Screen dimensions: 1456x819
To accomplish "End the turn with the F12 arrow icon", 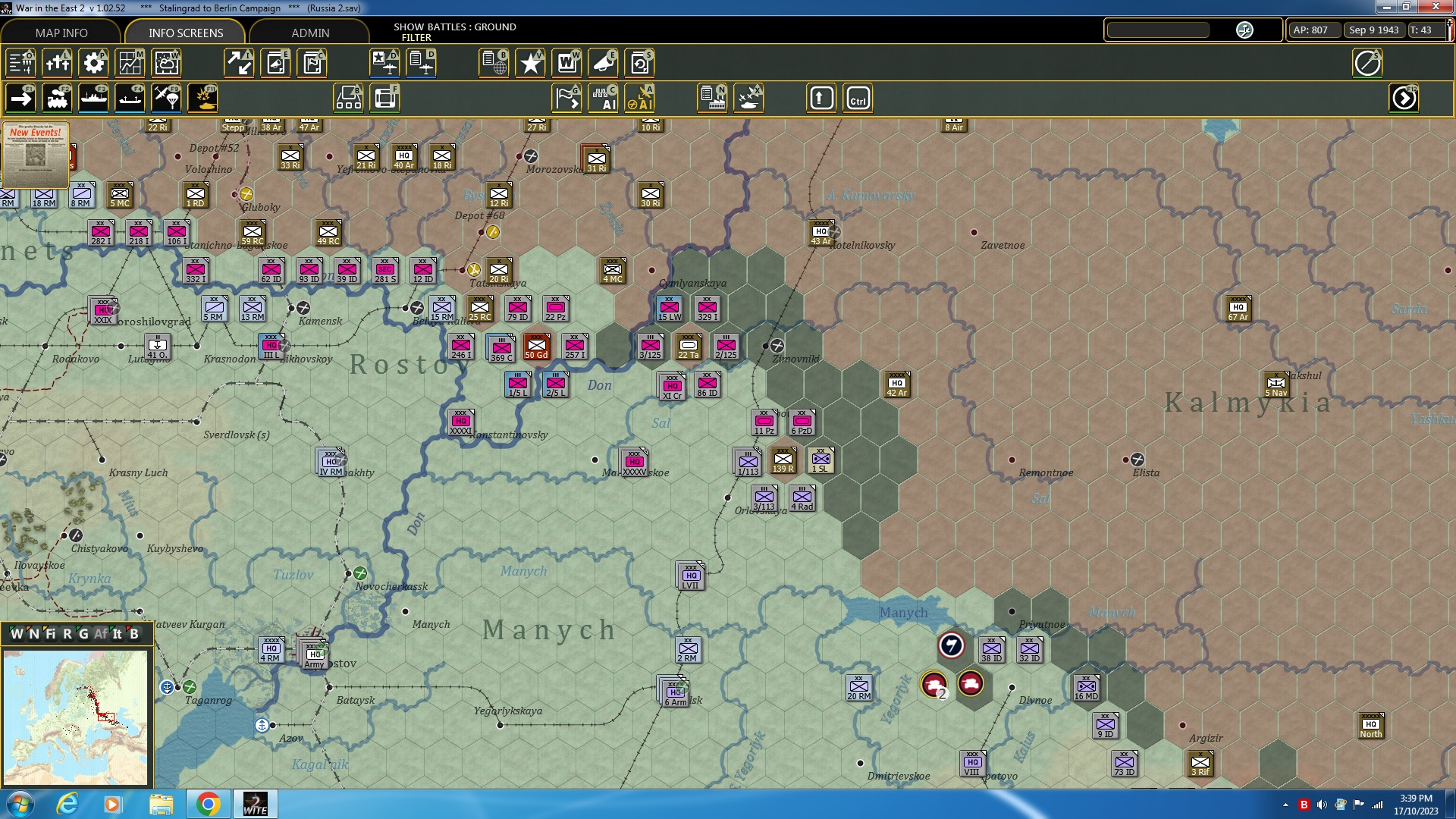I will (x=1404, y=98).
